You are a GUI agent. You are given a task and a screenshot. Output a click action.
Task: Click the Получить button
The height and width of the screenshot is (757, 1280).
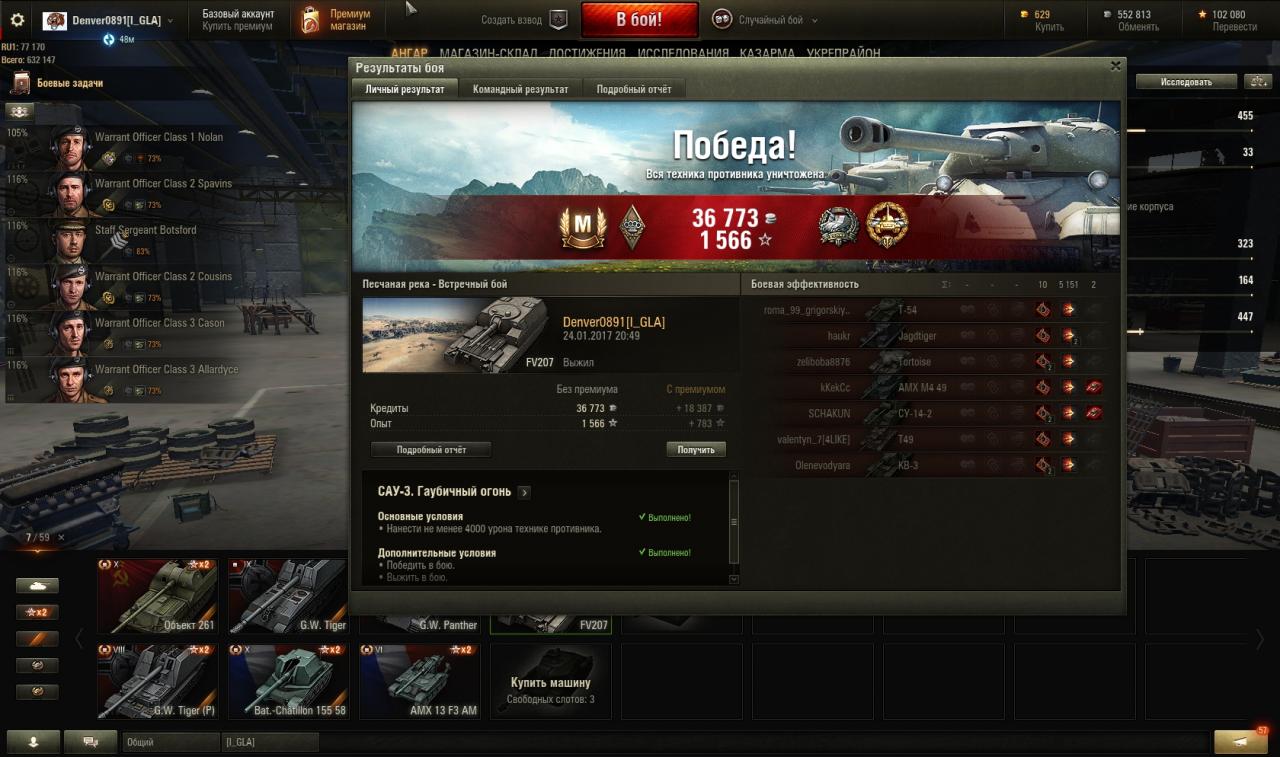(x=696, y=450)
